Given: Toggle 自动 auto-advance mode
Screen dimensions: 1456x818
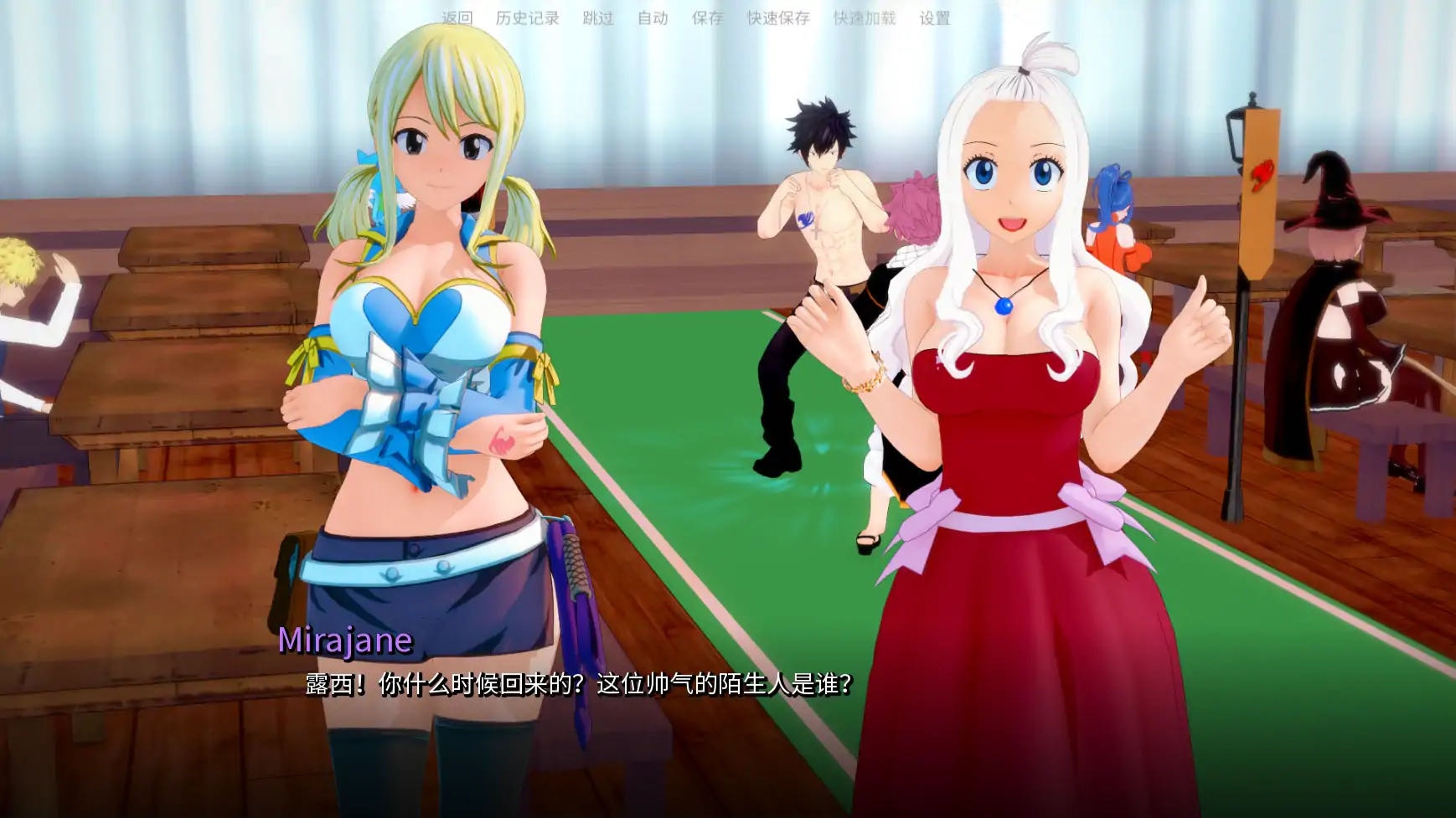Looking at the screenshot, I should pos(653,18).
